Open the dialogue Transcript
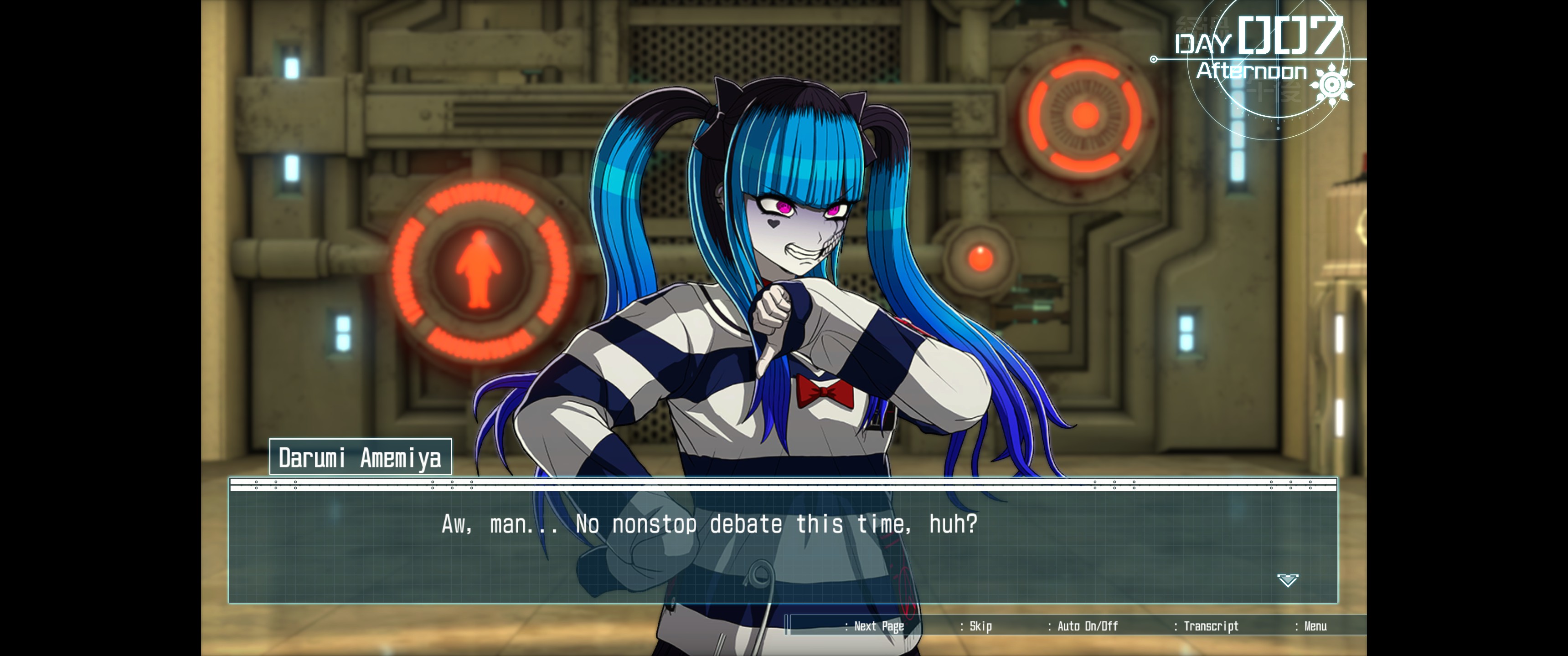This screenshot has height=656, width=1568. coord(1210,626)
